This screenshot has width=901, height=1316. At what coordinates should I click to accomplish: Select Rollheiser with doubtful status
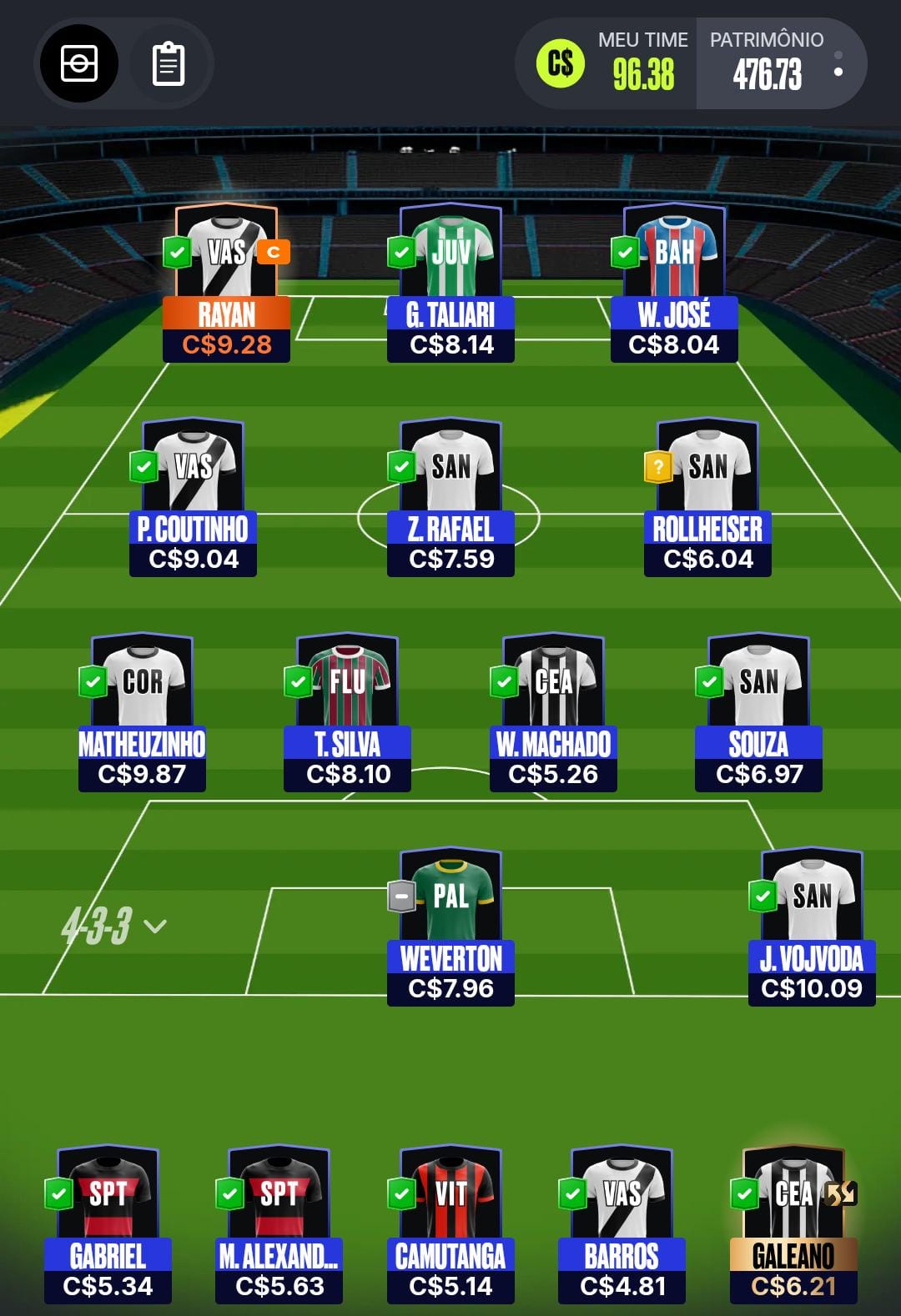coord(707,498)
